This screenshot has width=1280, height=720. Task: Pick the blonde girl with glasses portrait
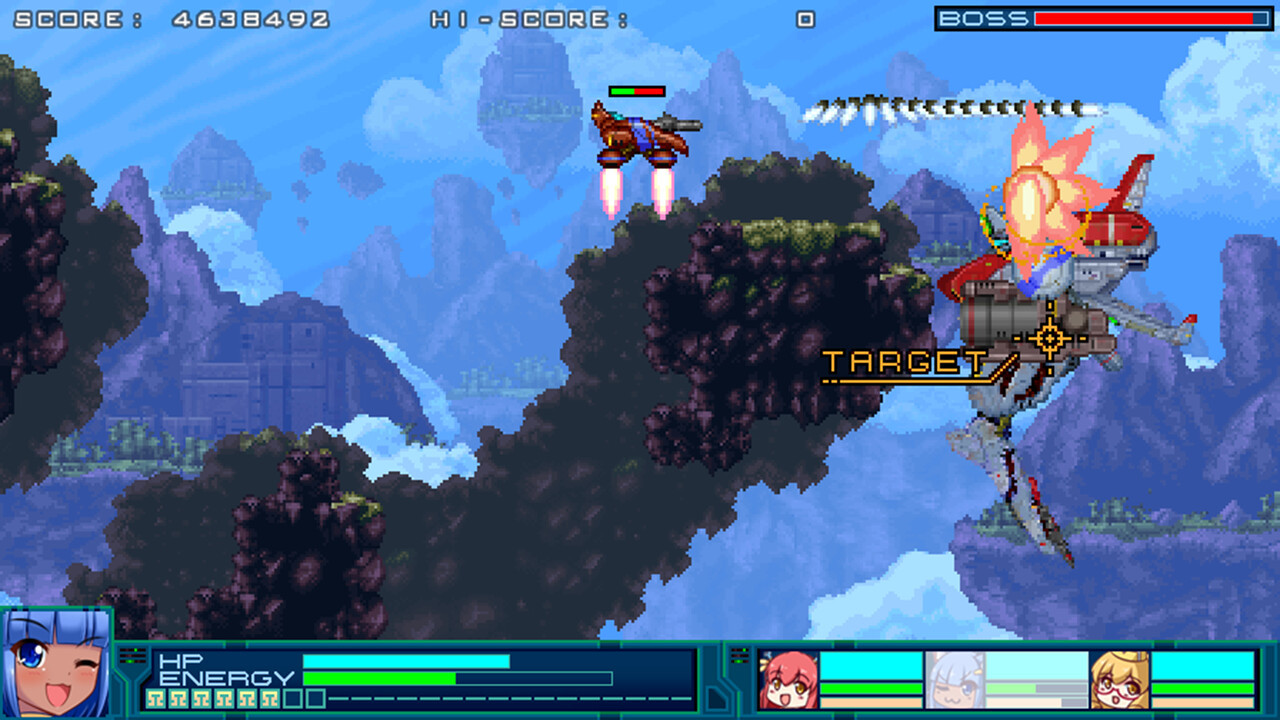1120,679
